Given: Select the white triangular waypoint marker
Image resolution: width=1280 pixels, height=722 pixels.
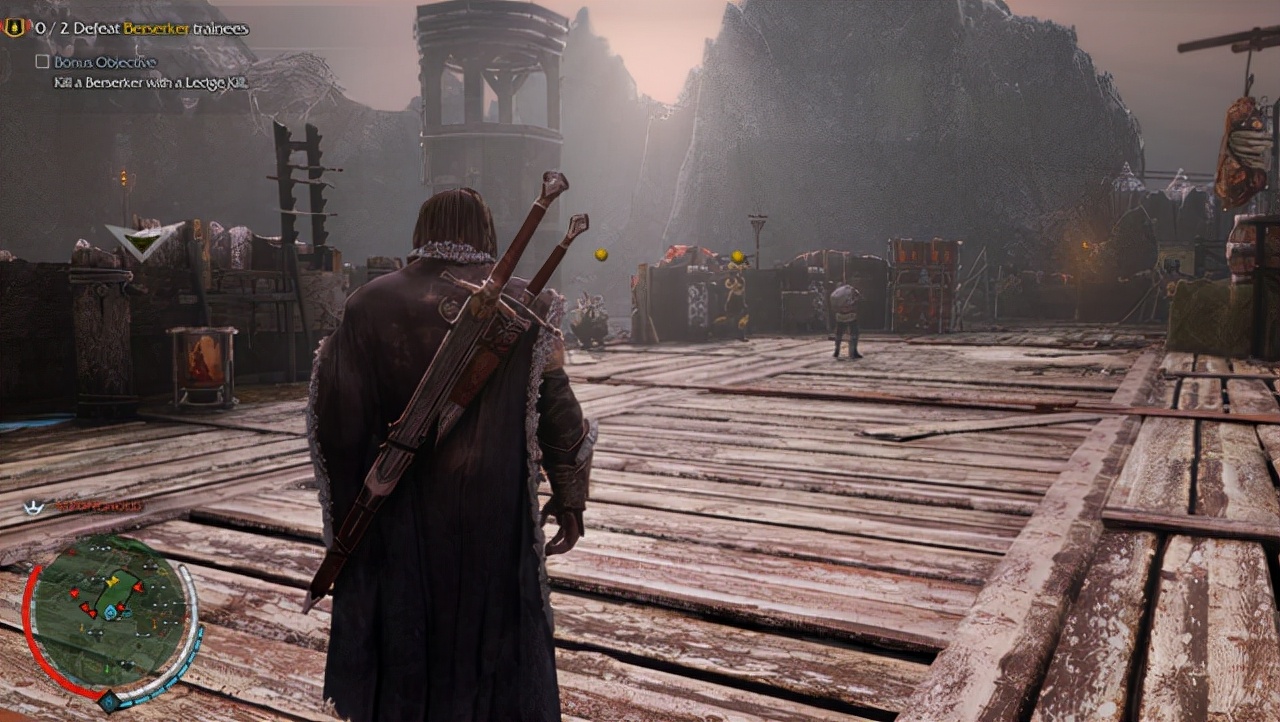Looking at the screenshot, I should pos(144,240).
